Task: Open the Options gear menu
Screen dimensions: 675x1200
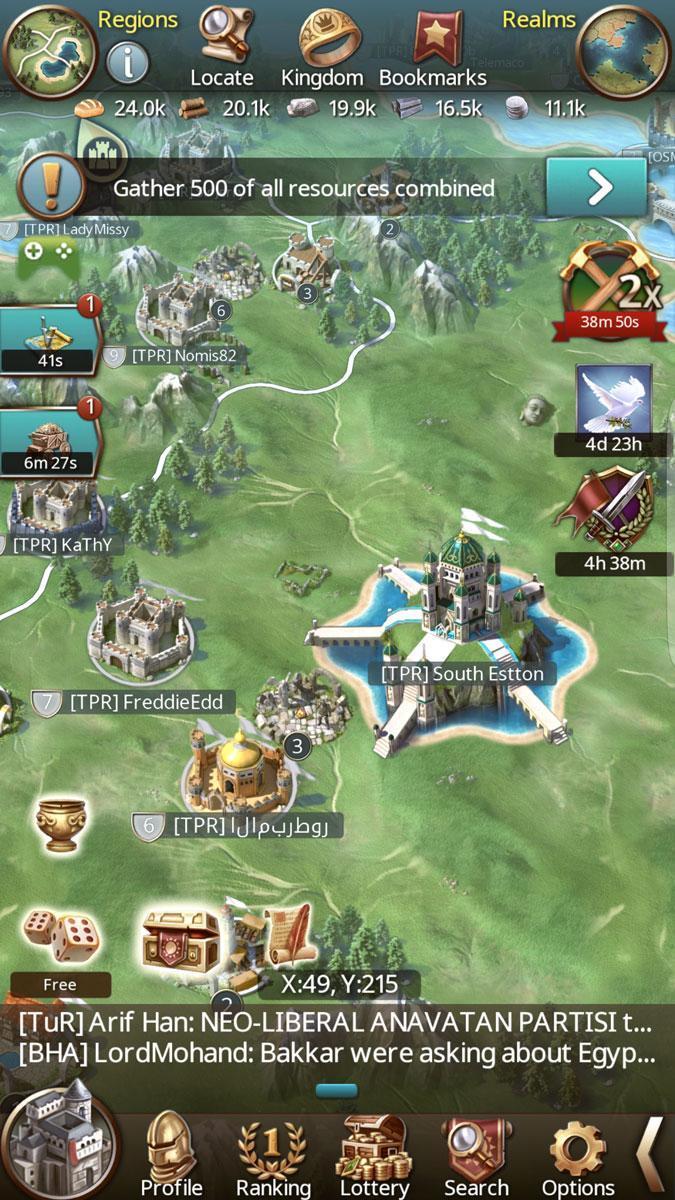Action: [x=577, y=1152]
